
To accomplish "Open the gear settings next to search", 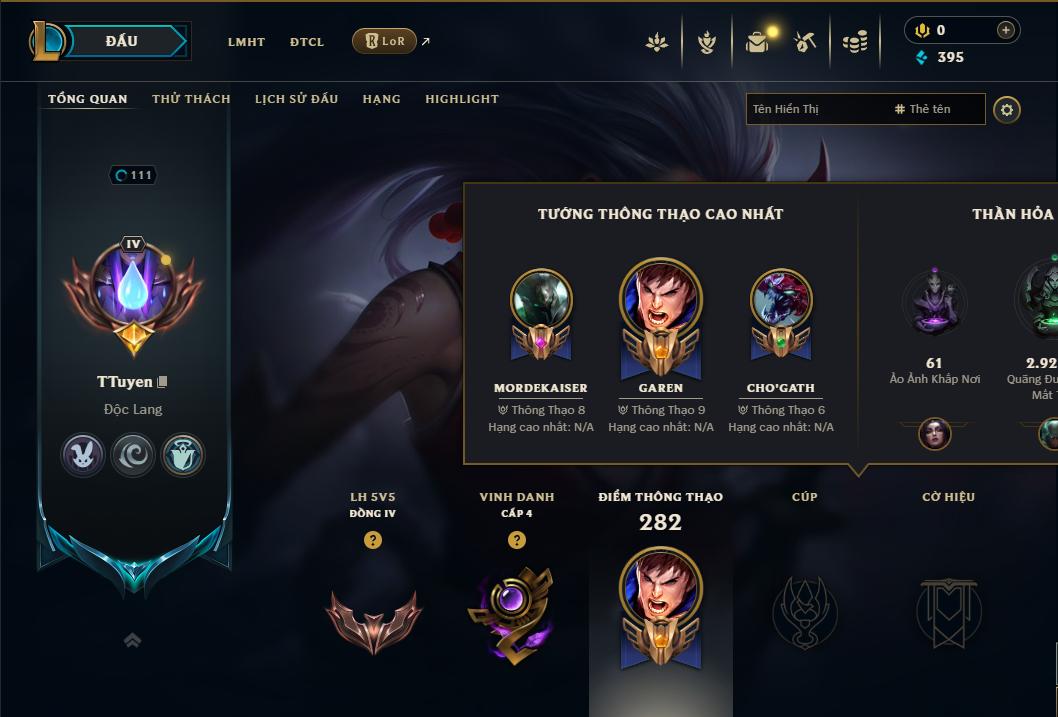I will 1007,109.
